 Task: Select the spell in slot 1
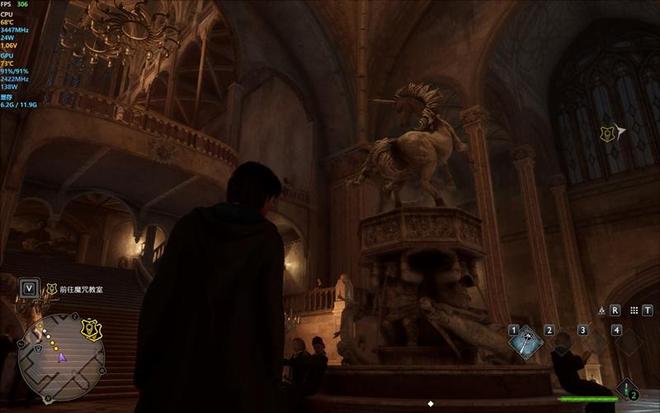click(525, 342)
